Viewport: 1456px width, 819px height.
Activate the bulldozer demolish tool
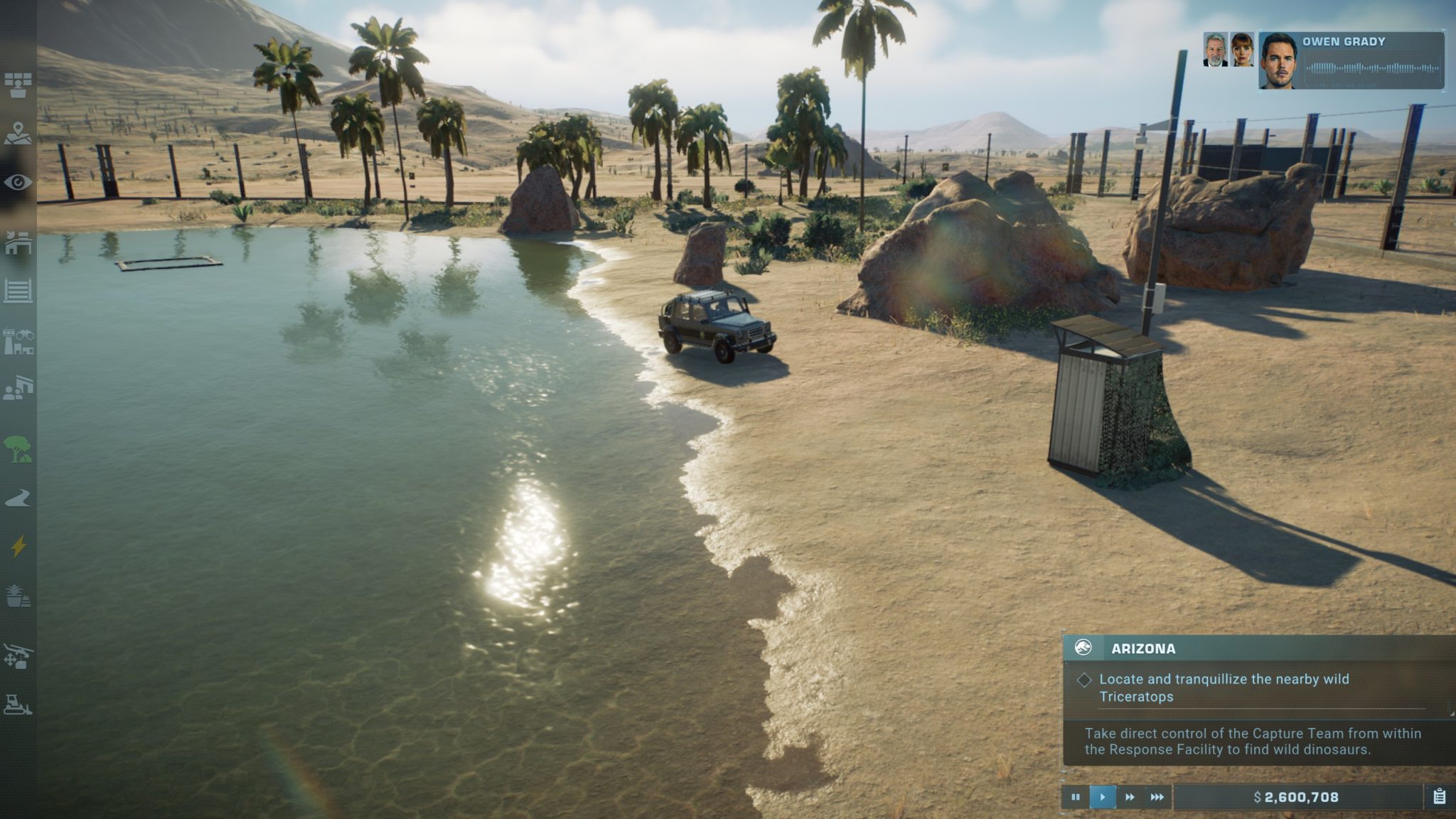coord(18,705)
